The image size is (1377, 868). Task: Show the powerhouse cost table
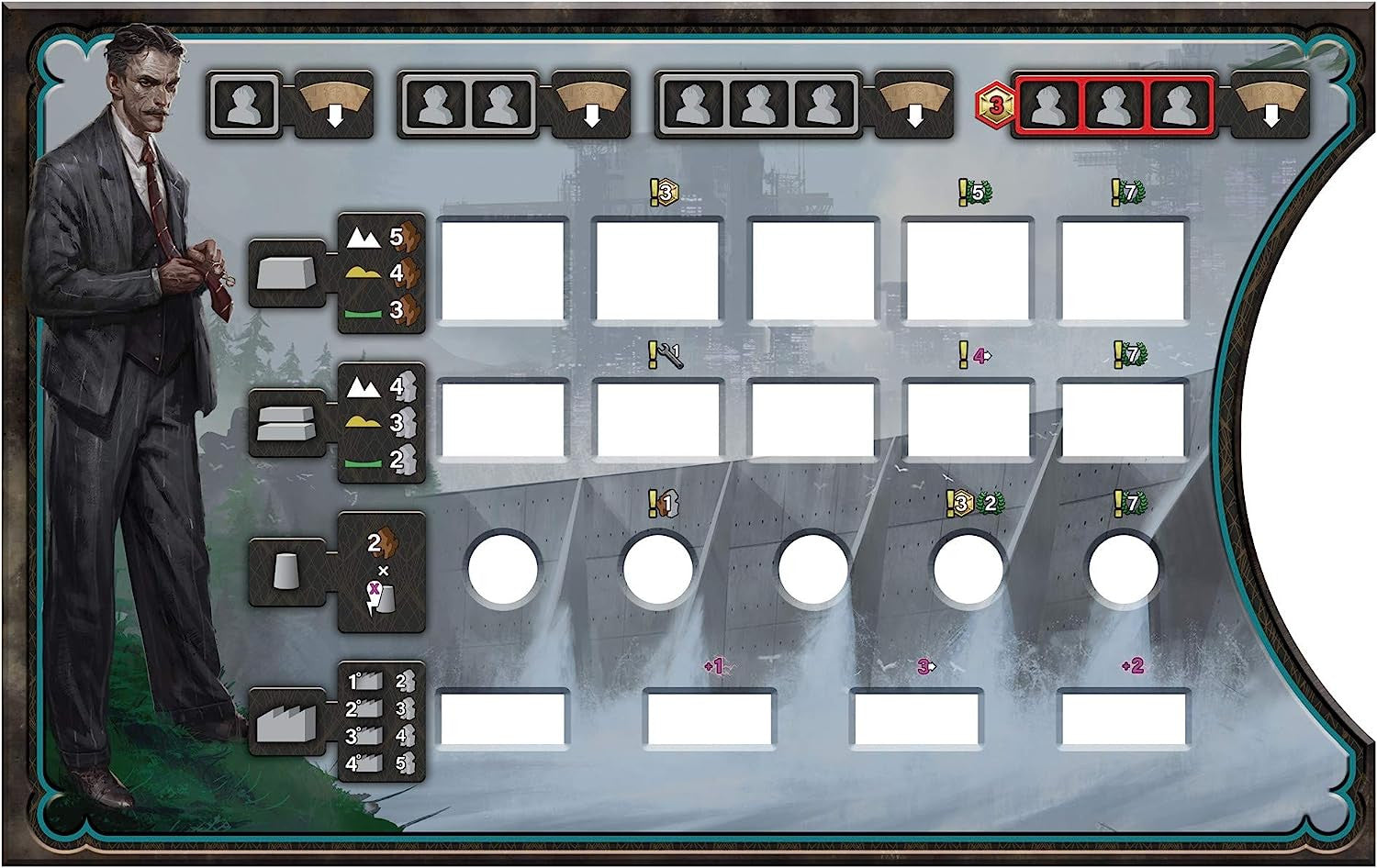click(382, 722)
